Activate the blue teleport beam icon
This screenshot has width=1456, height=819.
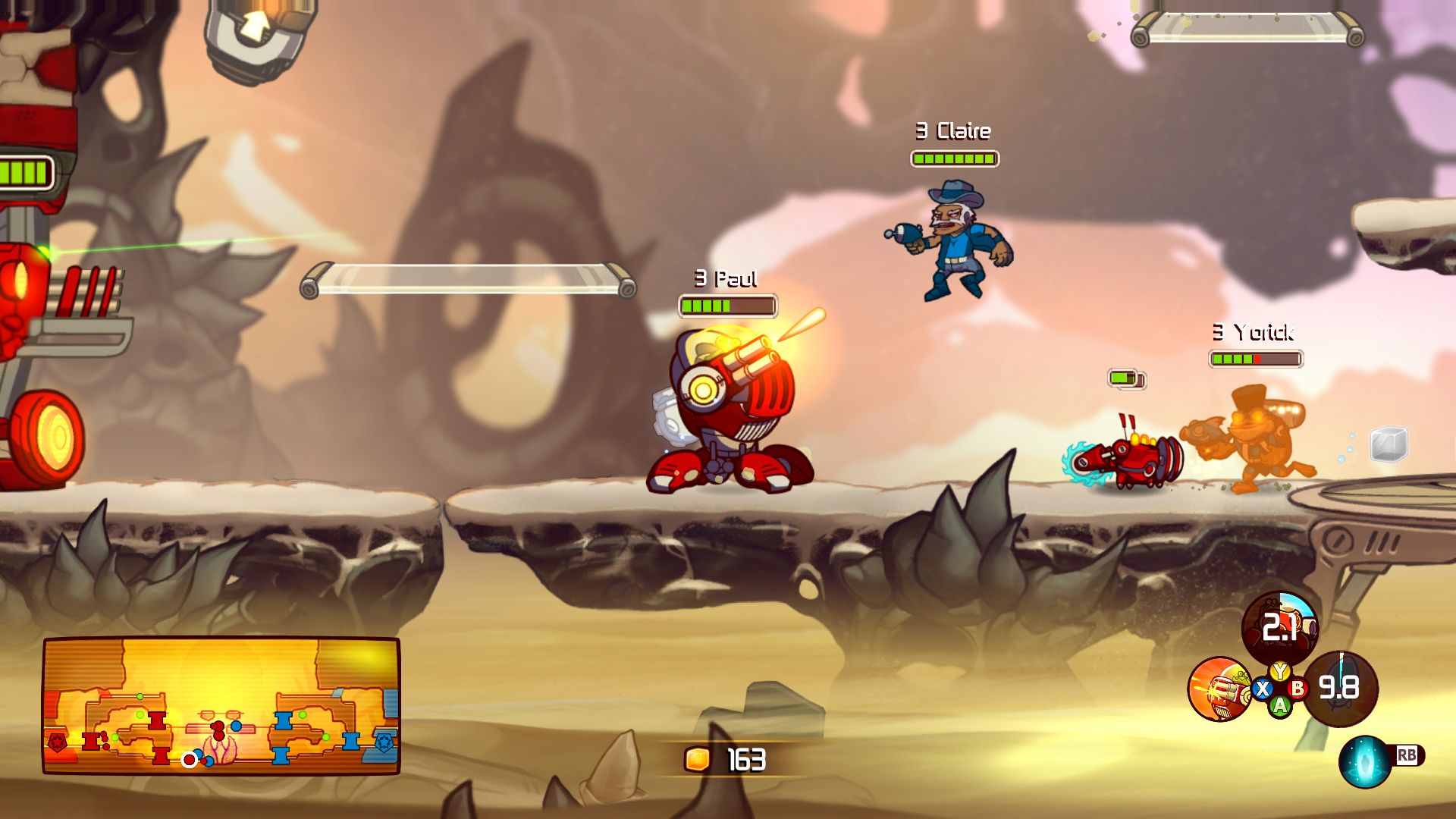tap(1365, 761)
